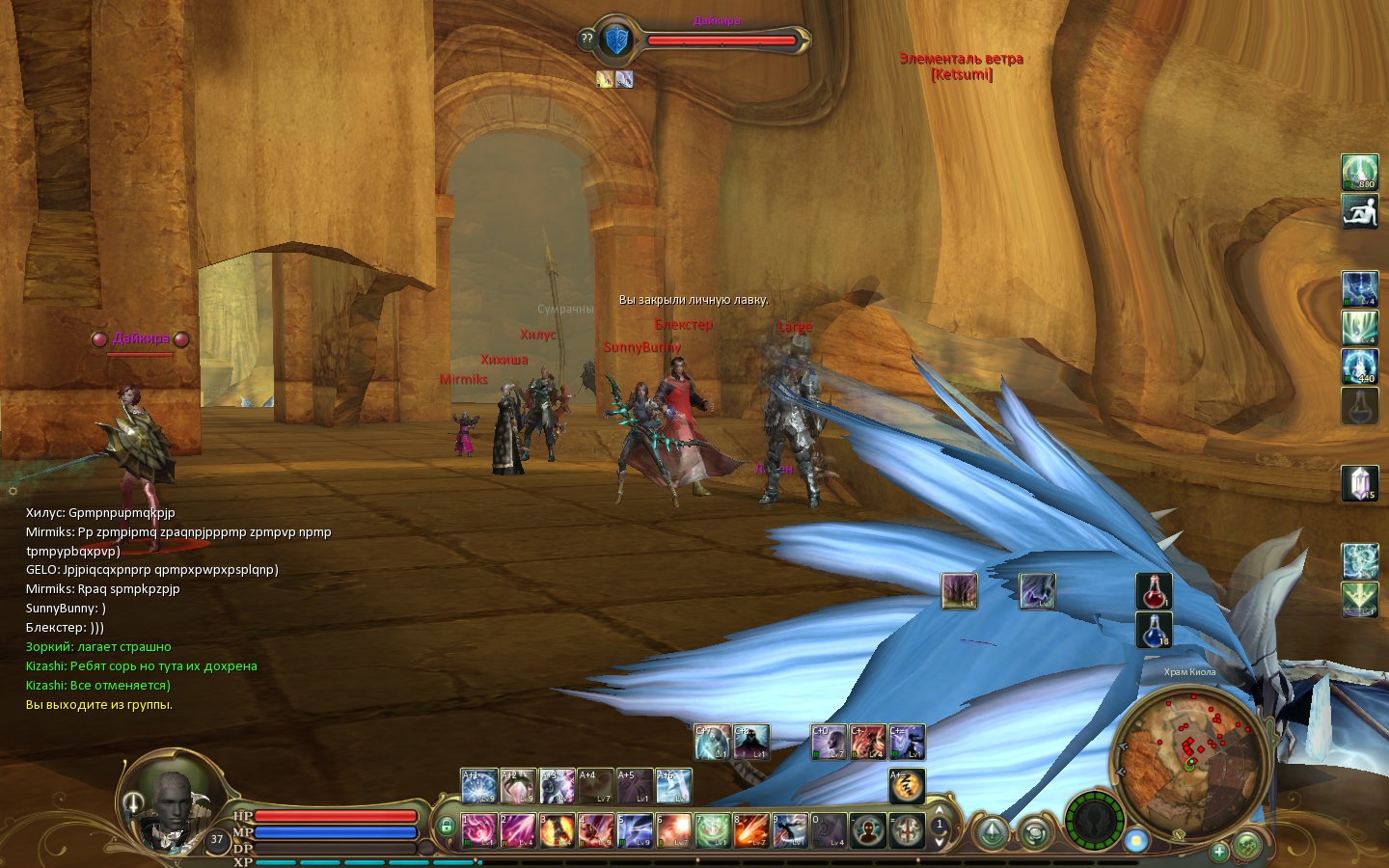Activate the sitting figure rest icon
1389x868 pixels.
click(x=1360, y=212)
